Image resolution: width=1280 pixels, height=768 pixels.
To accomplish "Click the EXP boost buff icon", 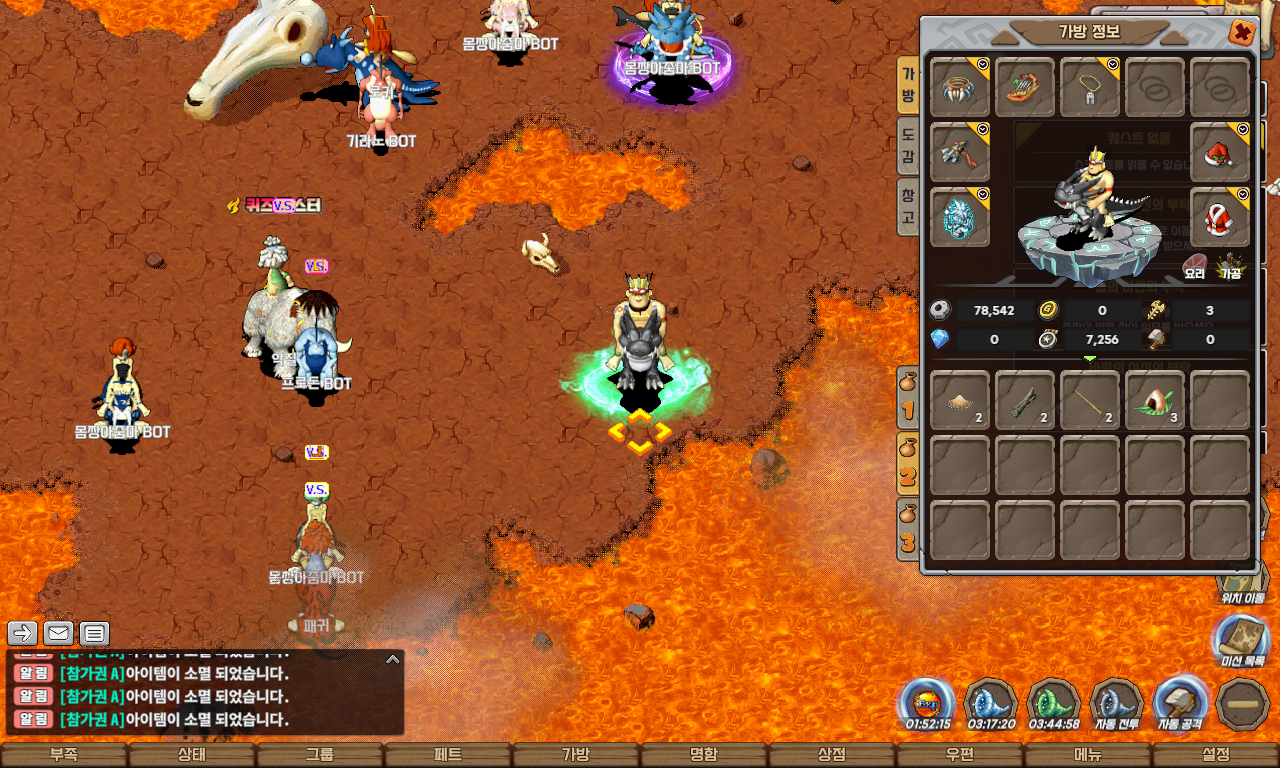I will (x=926, y=703).
